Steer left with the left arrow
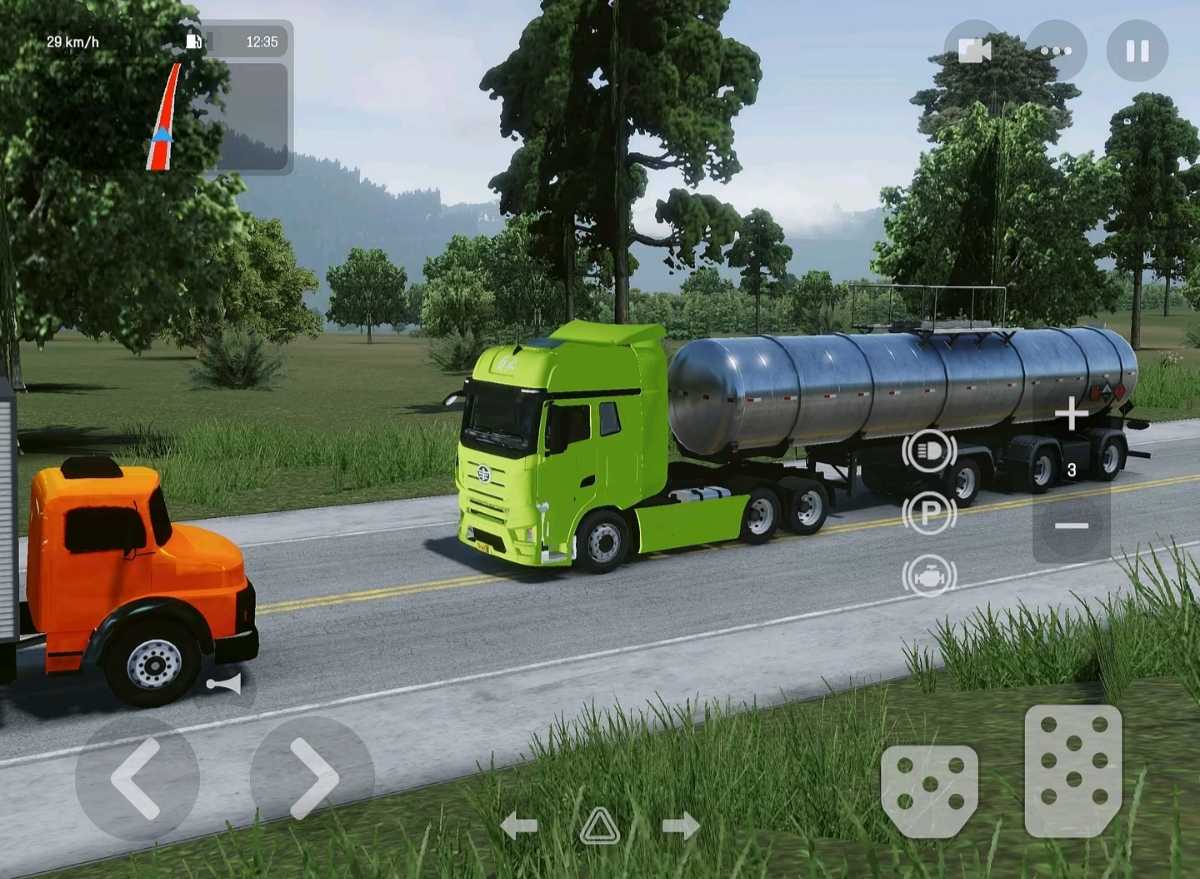The height and width of the screenshot is (879, 1200). 136,778
